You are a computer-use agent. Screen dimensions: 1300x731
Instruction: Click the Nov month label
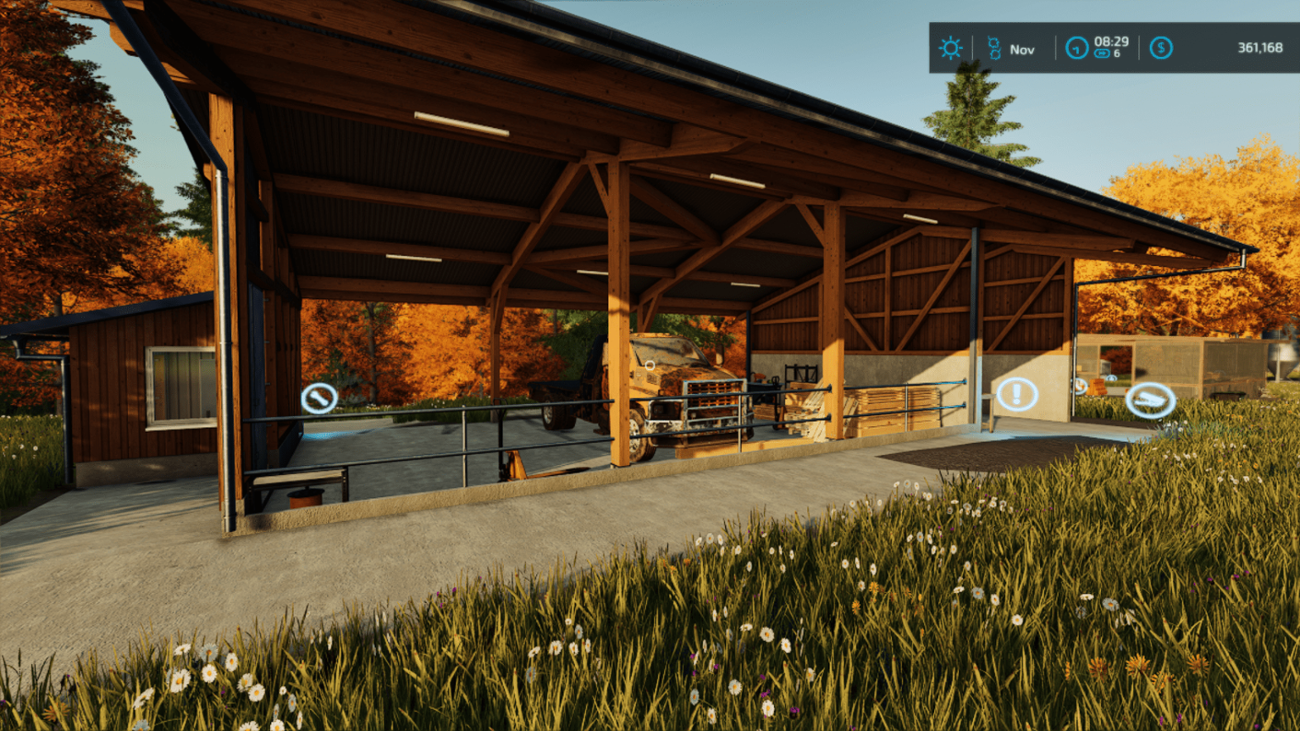pos(1020,48)
